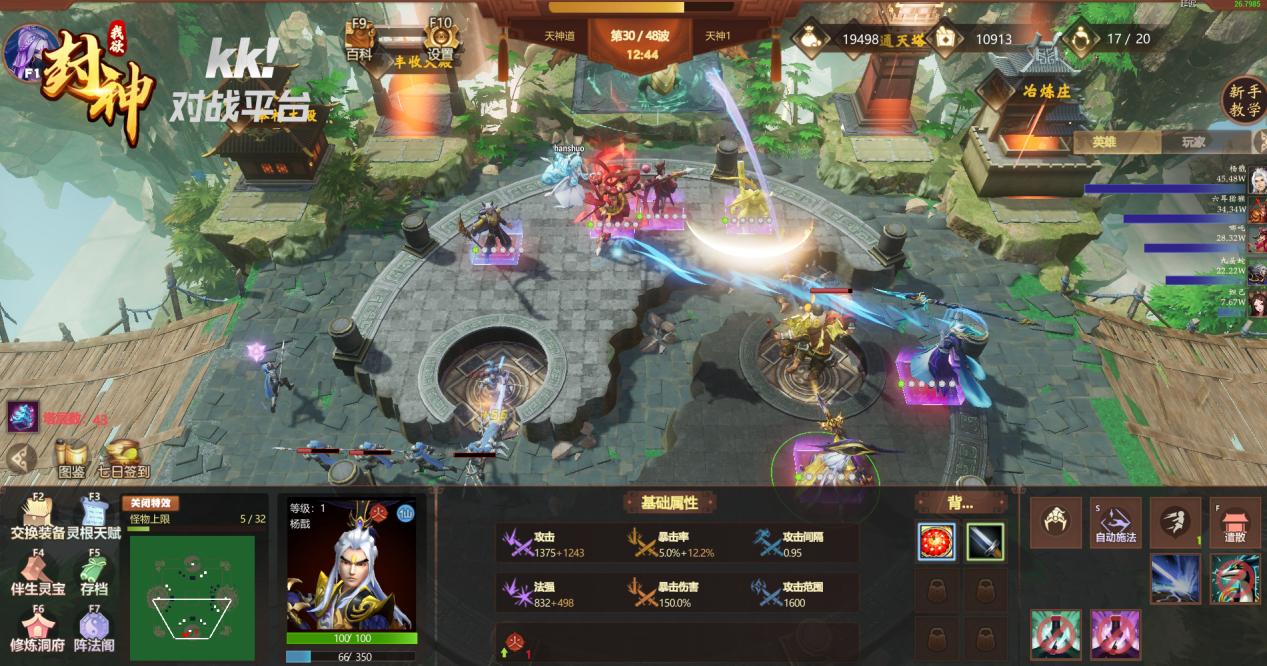Toggle the 关闭特效 effects button
Screen dimensions: 1267x666
tap(150, 503)
